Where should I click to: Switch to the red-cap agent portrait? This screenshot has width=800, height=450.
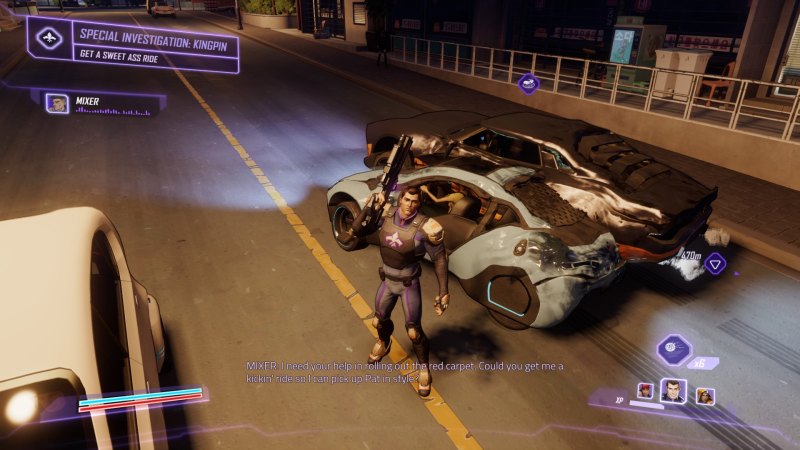(x=646, y=391)
